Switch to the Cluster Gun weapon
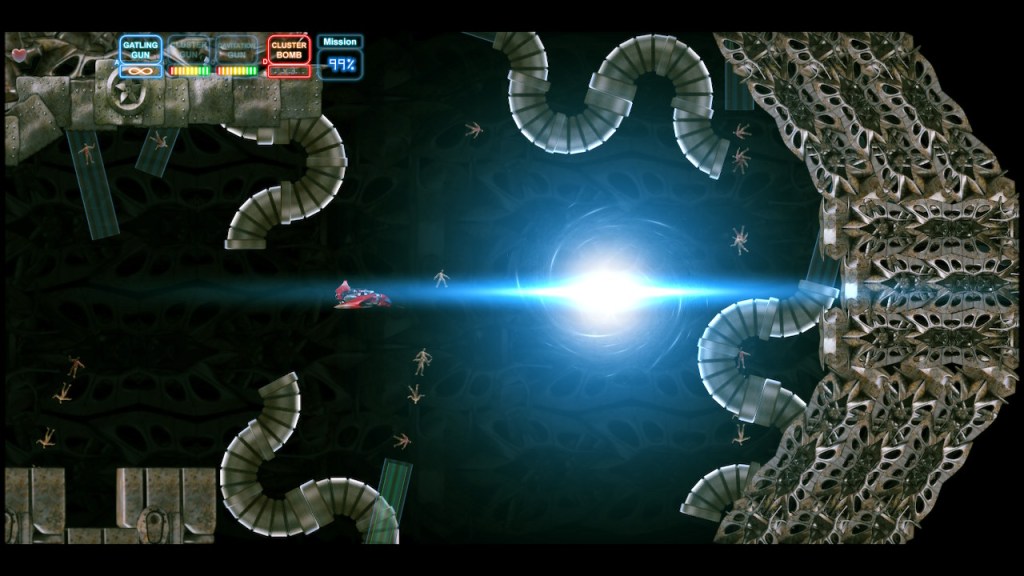The image size is (1024, 576). 189,49
